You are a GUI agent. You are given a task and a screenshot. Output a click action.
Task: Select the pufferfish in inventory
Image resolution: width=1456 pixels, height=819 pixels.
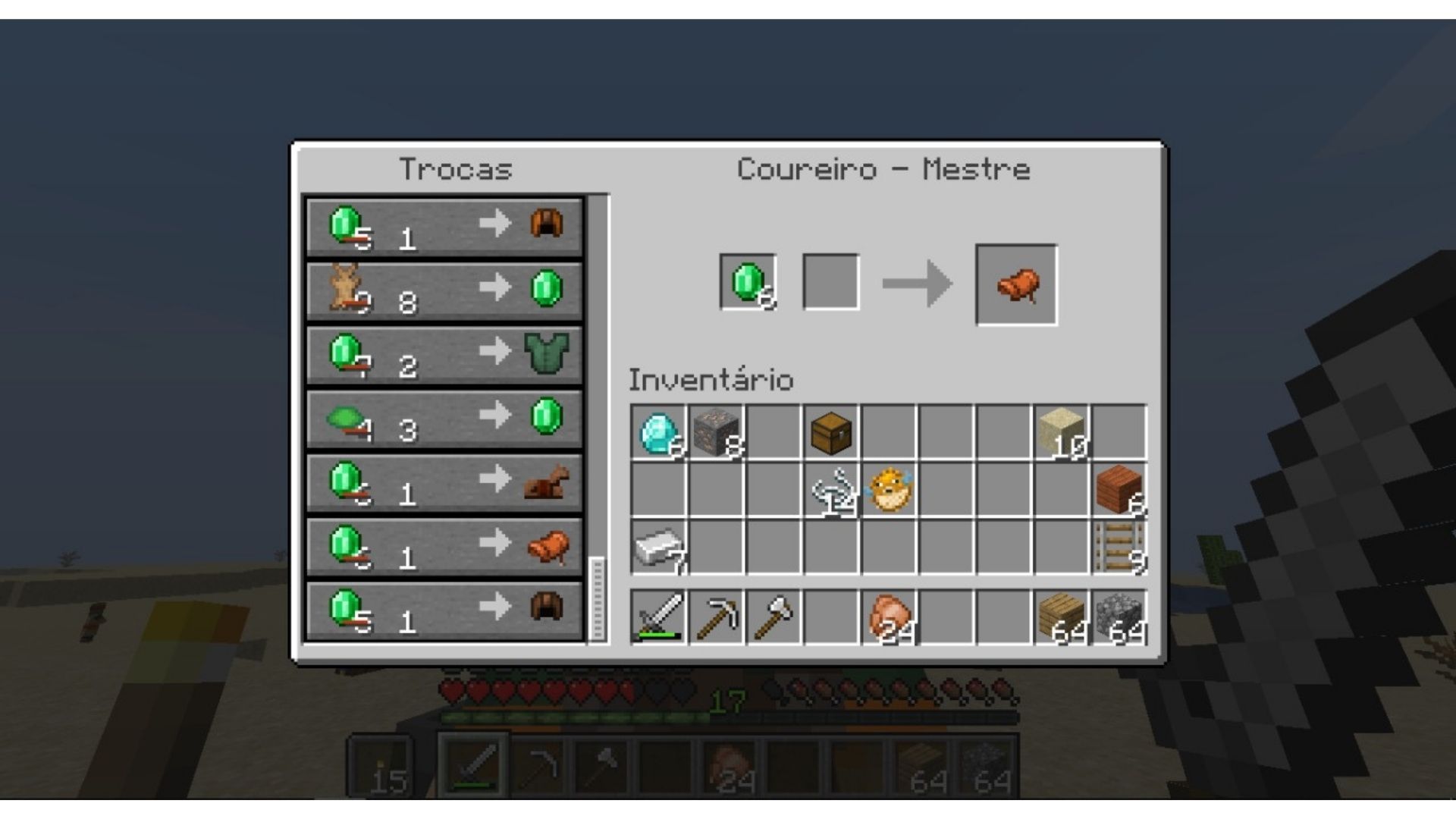pyautogui.click(x=889, y=491)
